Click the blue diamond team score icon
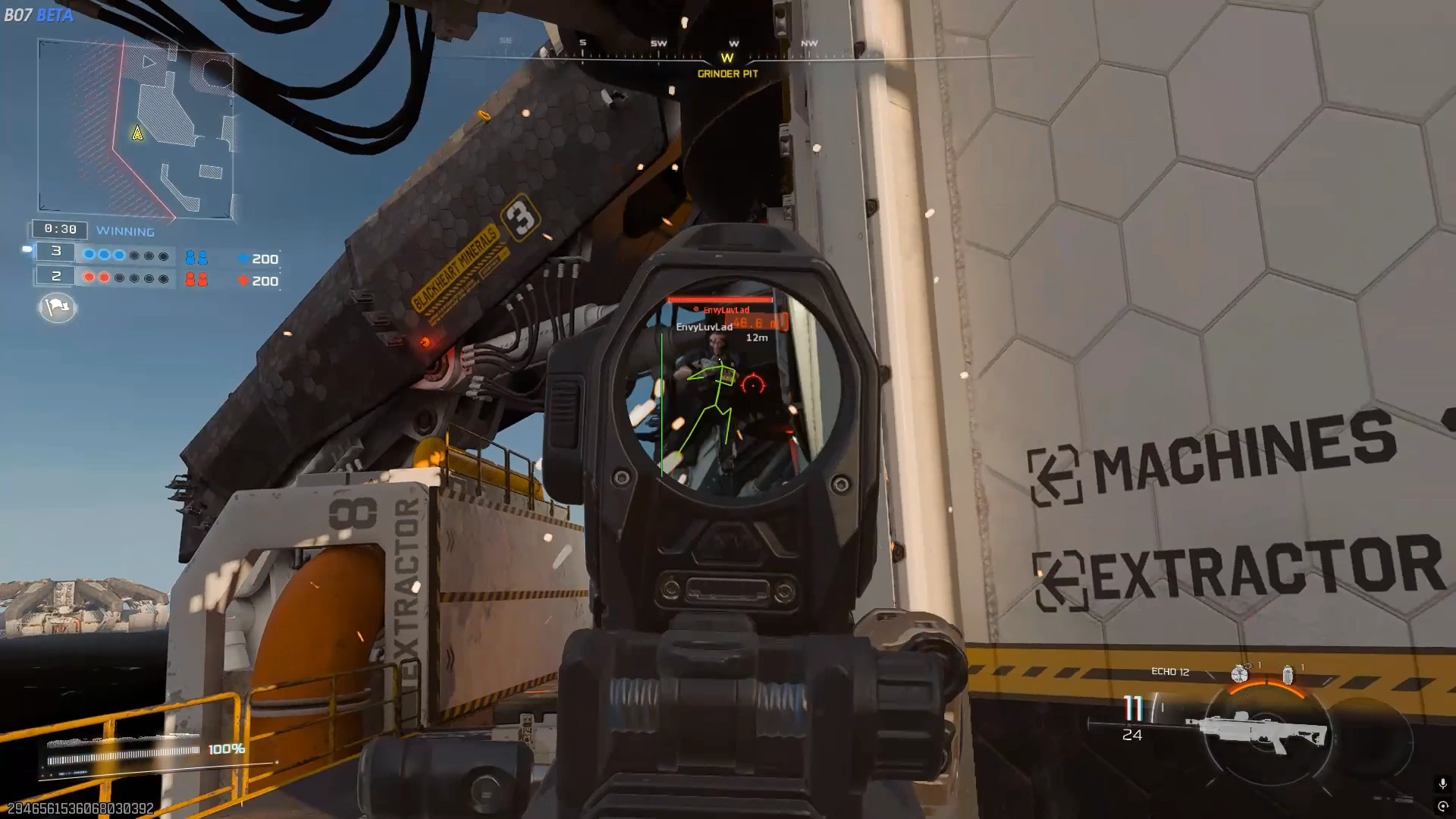This screenshot has width=1456, height=819. tap(243, 258)
